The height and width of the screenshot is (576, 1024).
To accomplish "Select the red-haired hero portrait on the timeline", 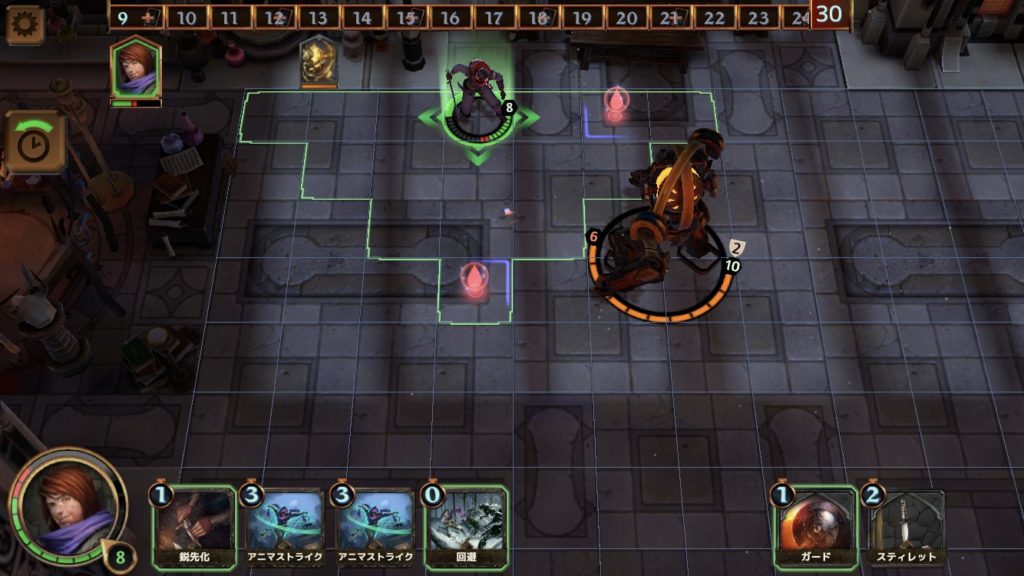I will [135, 67].
